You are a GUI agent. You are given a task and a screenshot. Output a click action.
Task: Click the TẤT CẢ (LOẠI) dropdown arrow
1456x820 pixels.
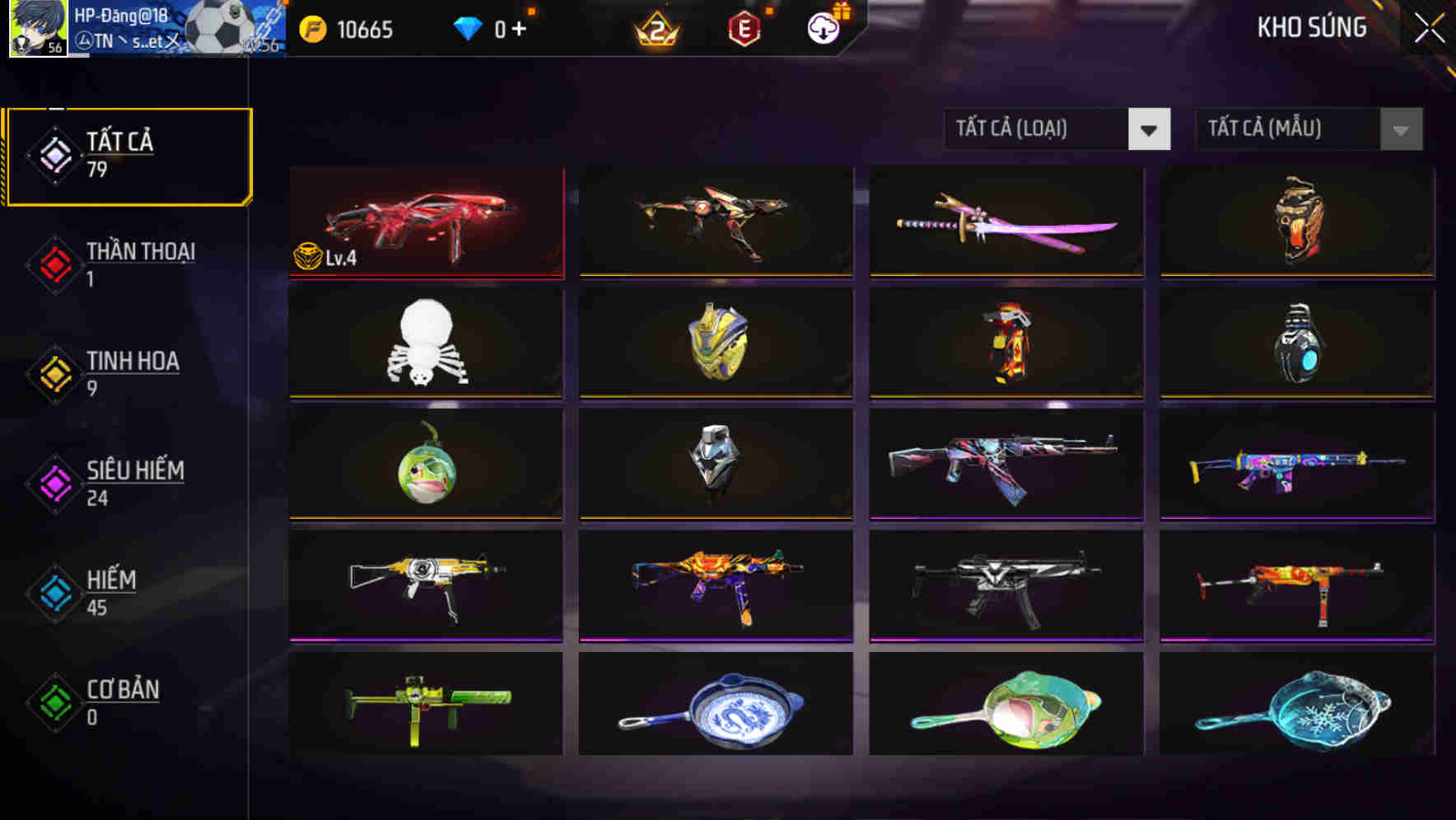[x=1150, y=129]
